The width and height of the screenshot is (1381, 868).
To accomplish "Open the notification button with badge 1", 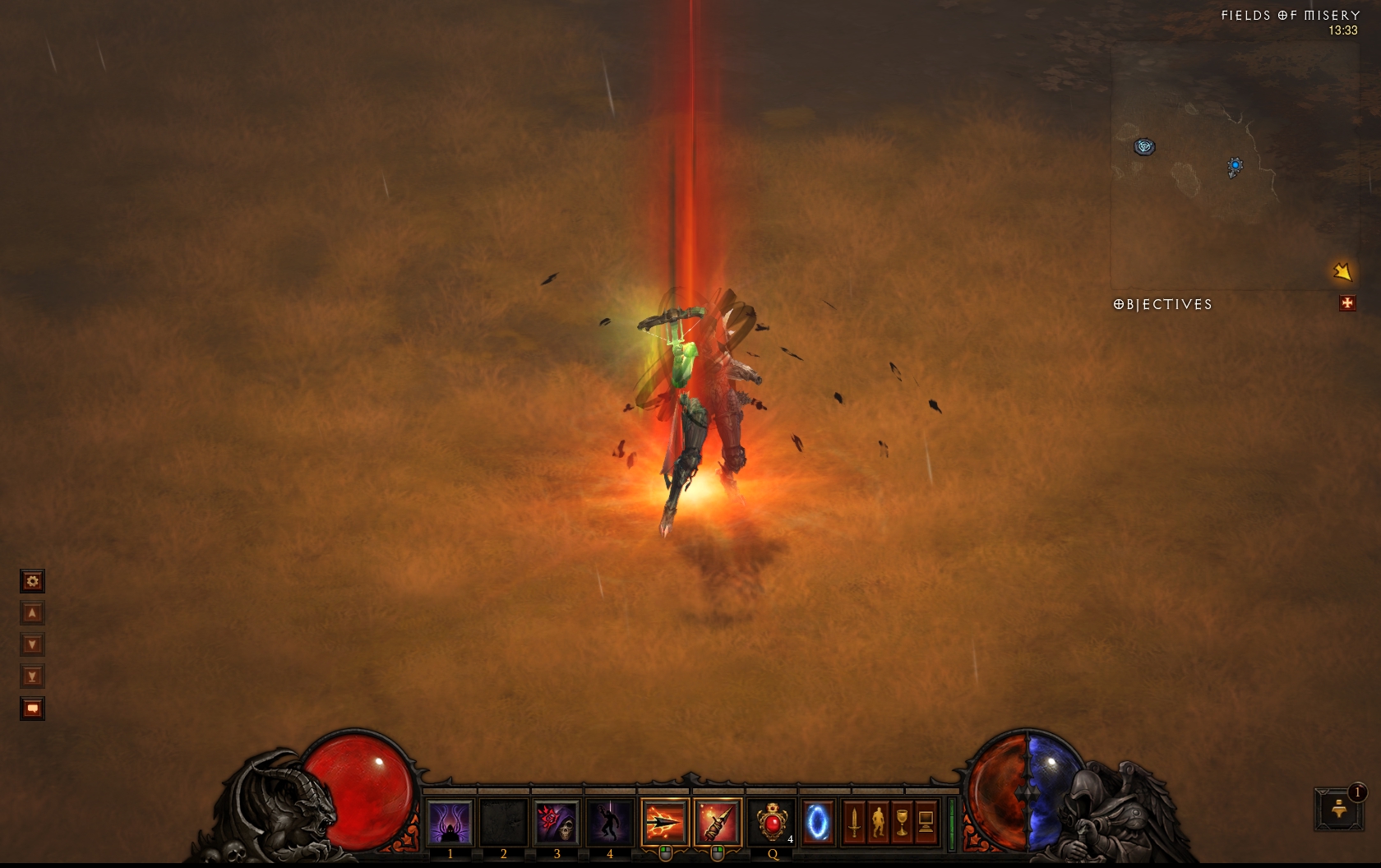I will coord(1339,809).
